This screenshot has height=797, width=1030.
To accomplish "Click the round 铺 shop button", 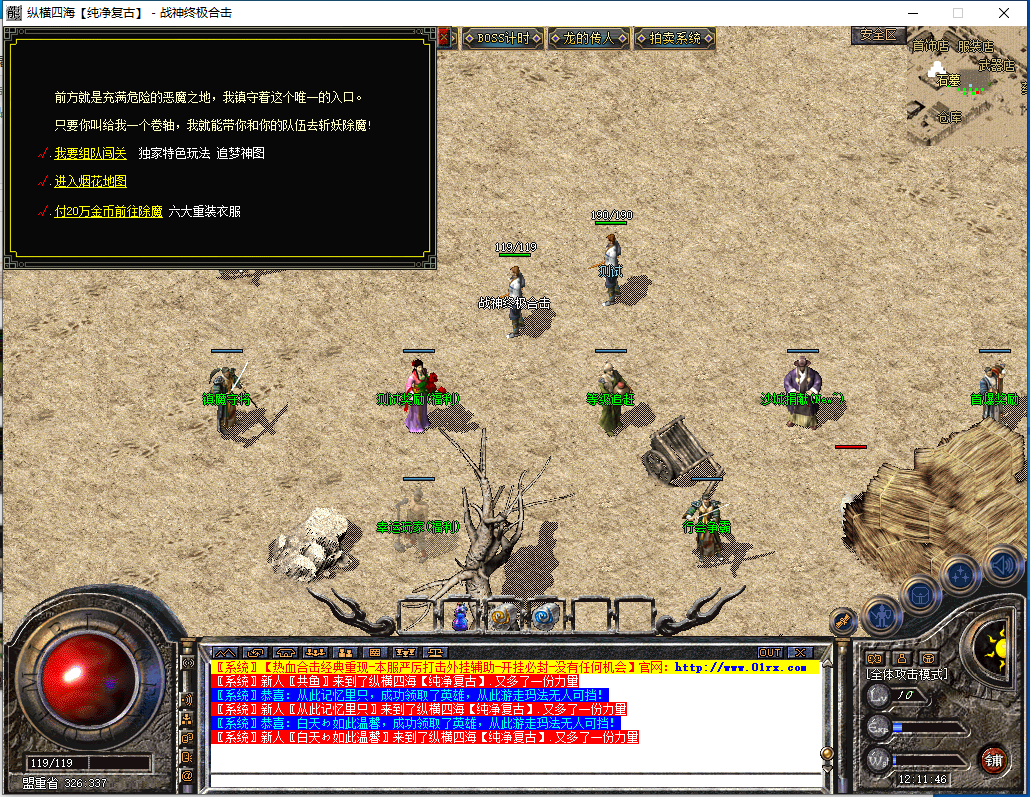I will click(x=993, y=758).
